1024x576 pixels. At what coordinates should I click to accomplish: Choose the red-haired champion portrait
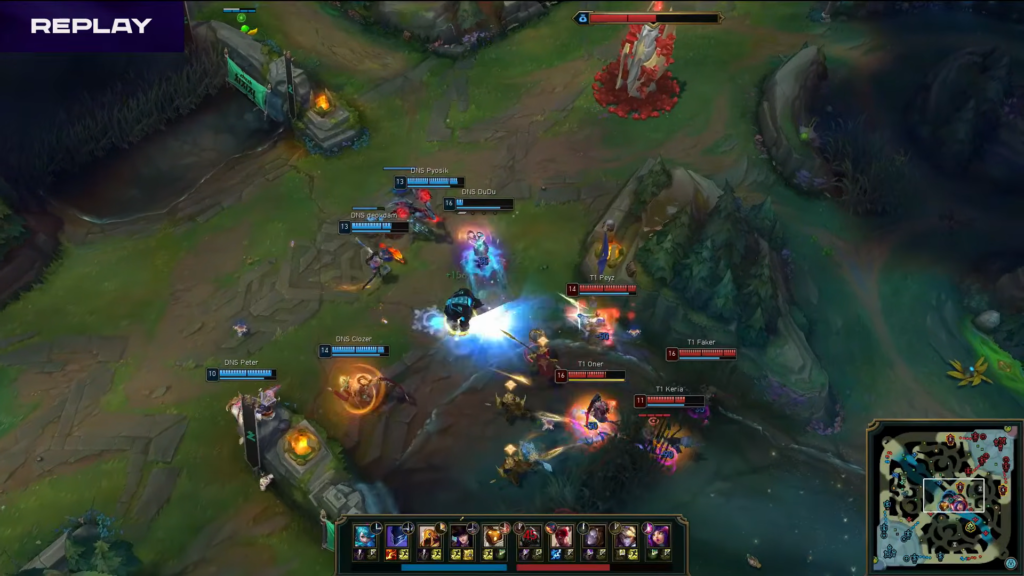pos(562,537)
